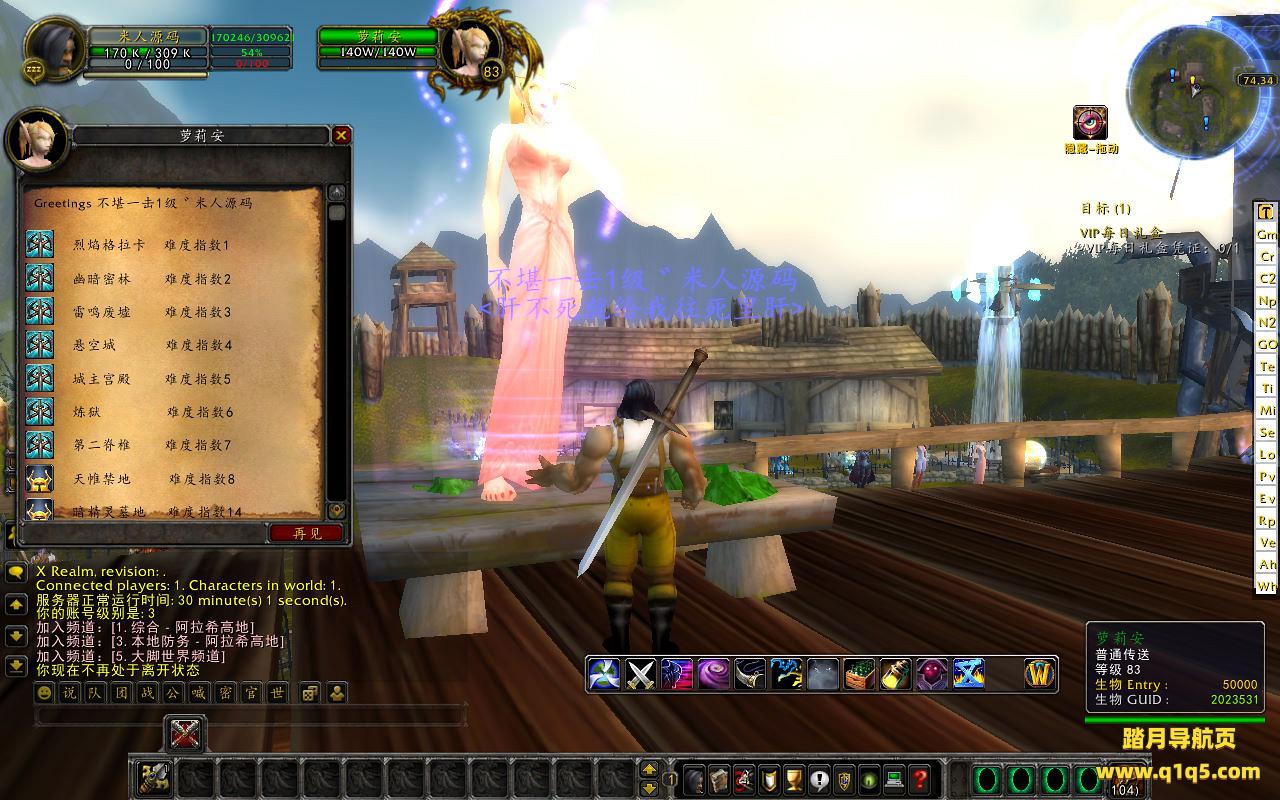Activate the crossed swords ability icon
1280x800 pixels.
(641, 674)
